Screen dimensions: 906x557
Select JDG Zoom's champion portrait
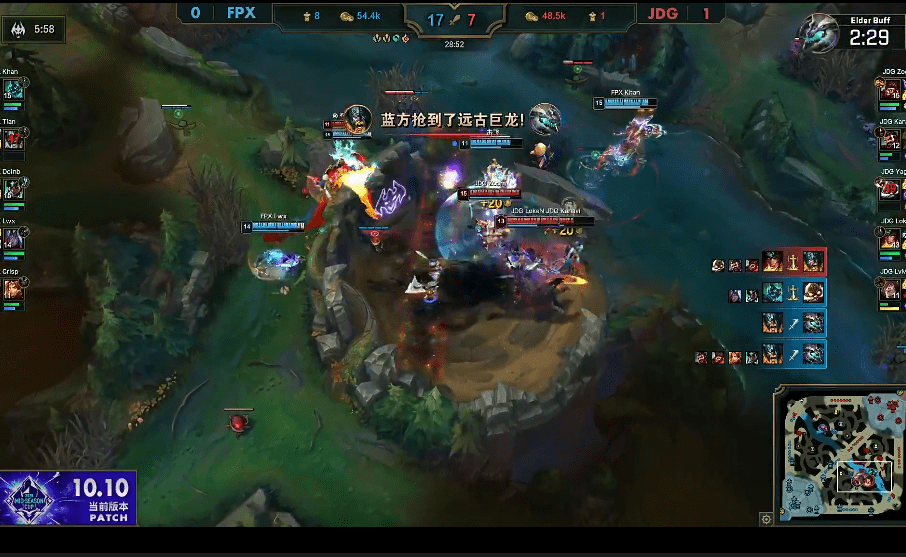(892, 90)
